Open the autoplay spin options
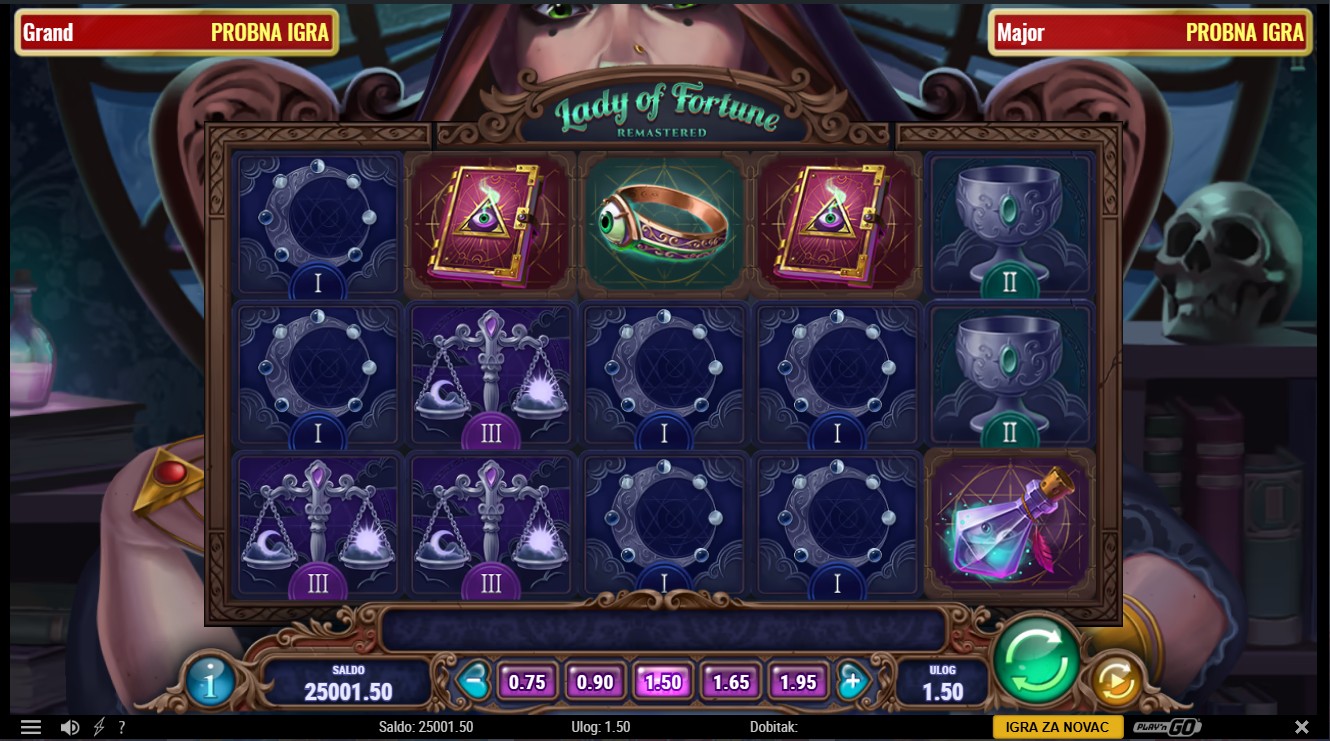The width and height of the screenshot is (1330, 741). coord(1115,682)
